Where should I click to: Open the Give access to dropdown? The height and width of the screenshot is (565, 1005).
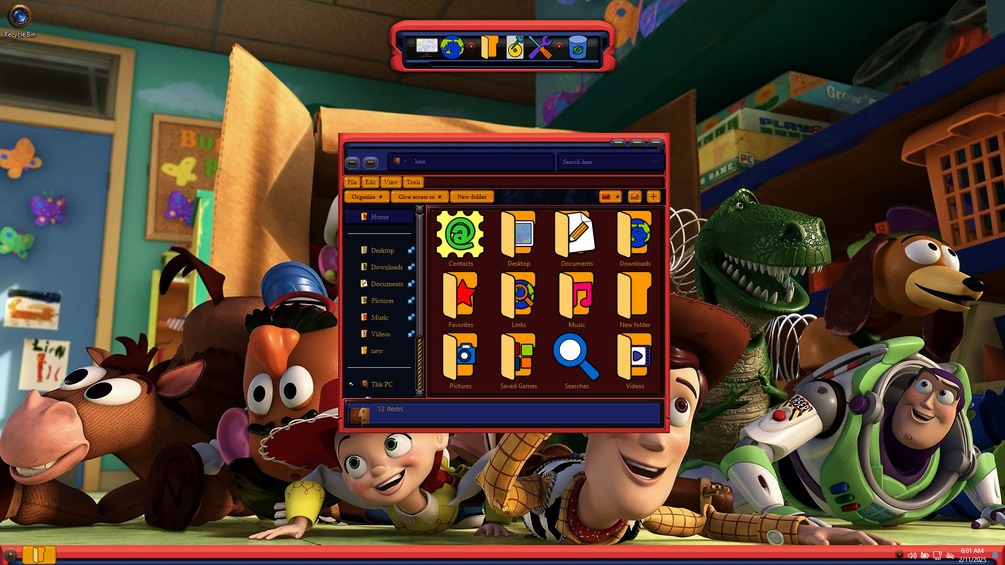click(x=420, y=197)
